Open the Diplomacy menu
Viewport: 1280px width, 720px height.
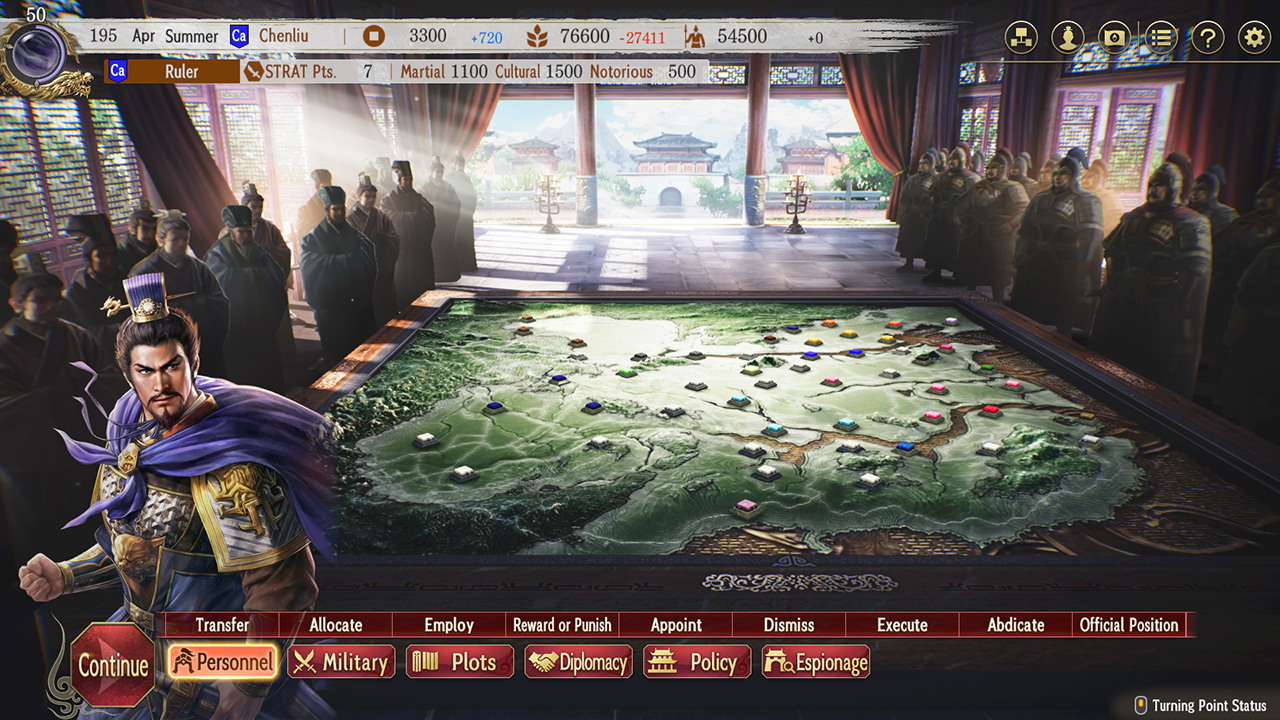pyautogui.click(x=579, y=661)
